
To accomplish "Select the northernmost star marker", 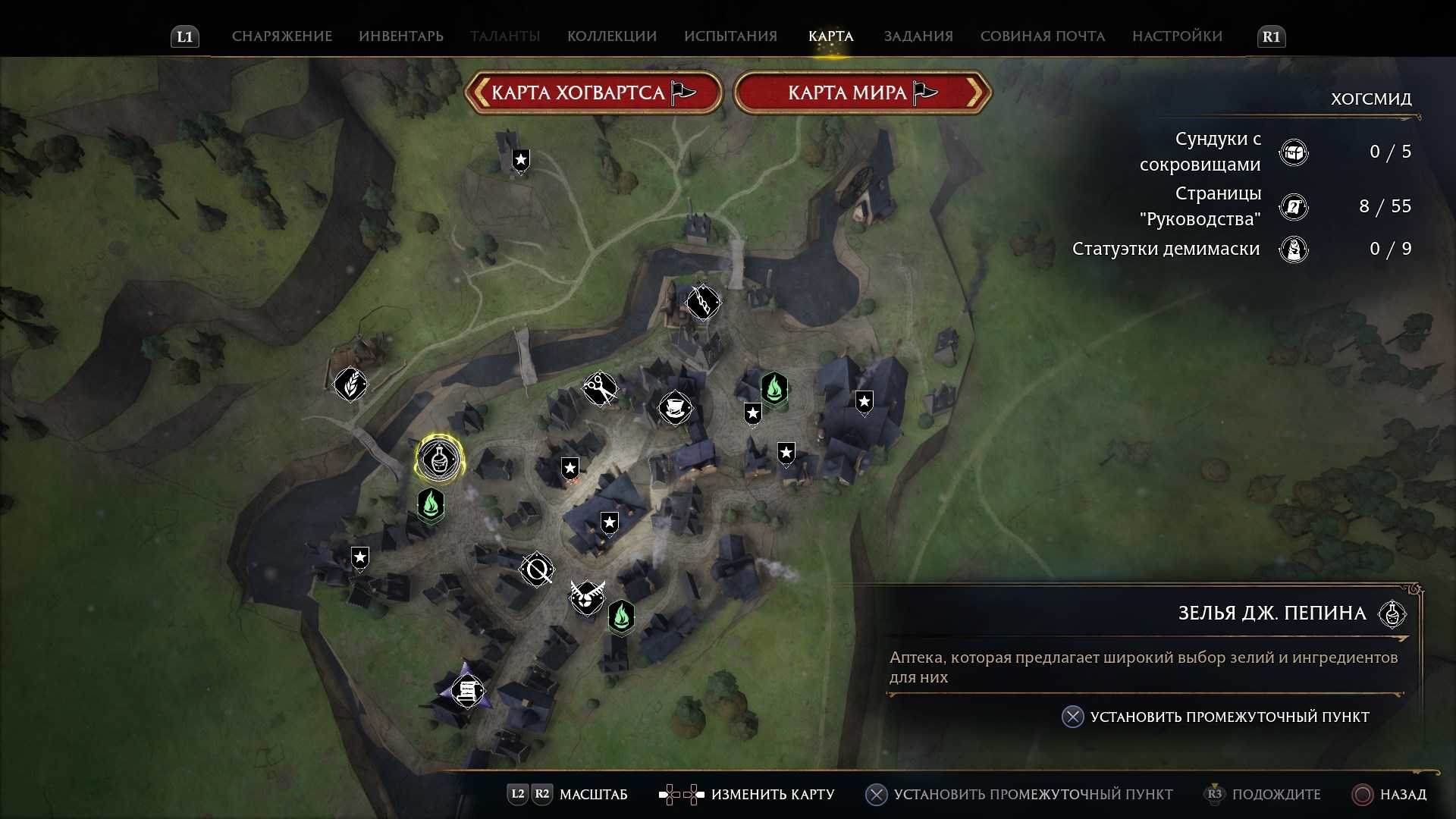I will pyautogui.click(x=520, y=160).
